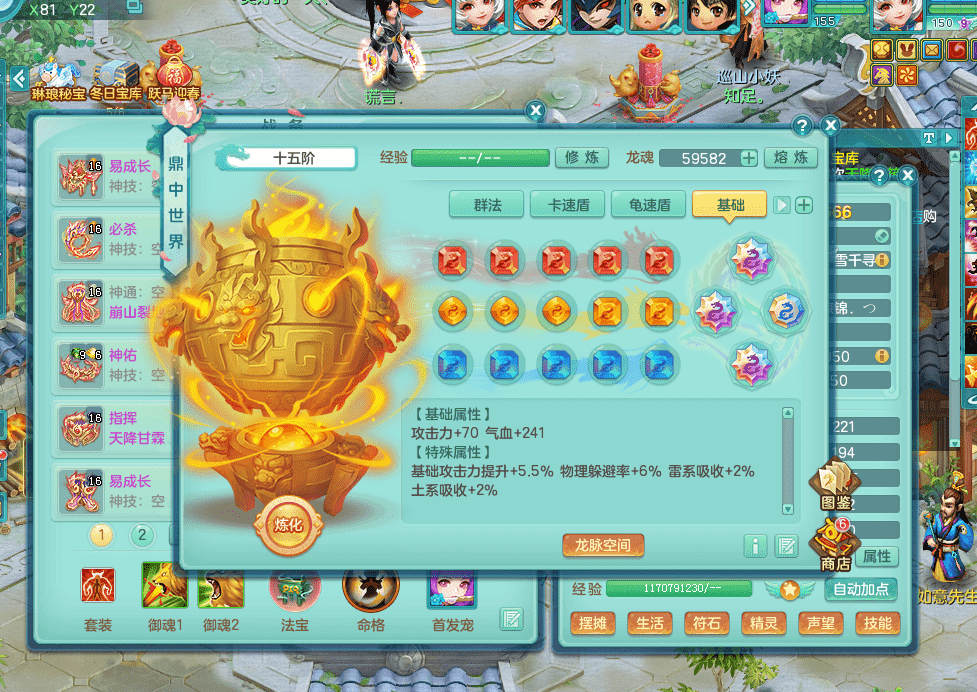The height and width of the screenshot is (692, 977).
Task: Click the 自动加点 auto-allocate button
Action: tap(859, 590)
